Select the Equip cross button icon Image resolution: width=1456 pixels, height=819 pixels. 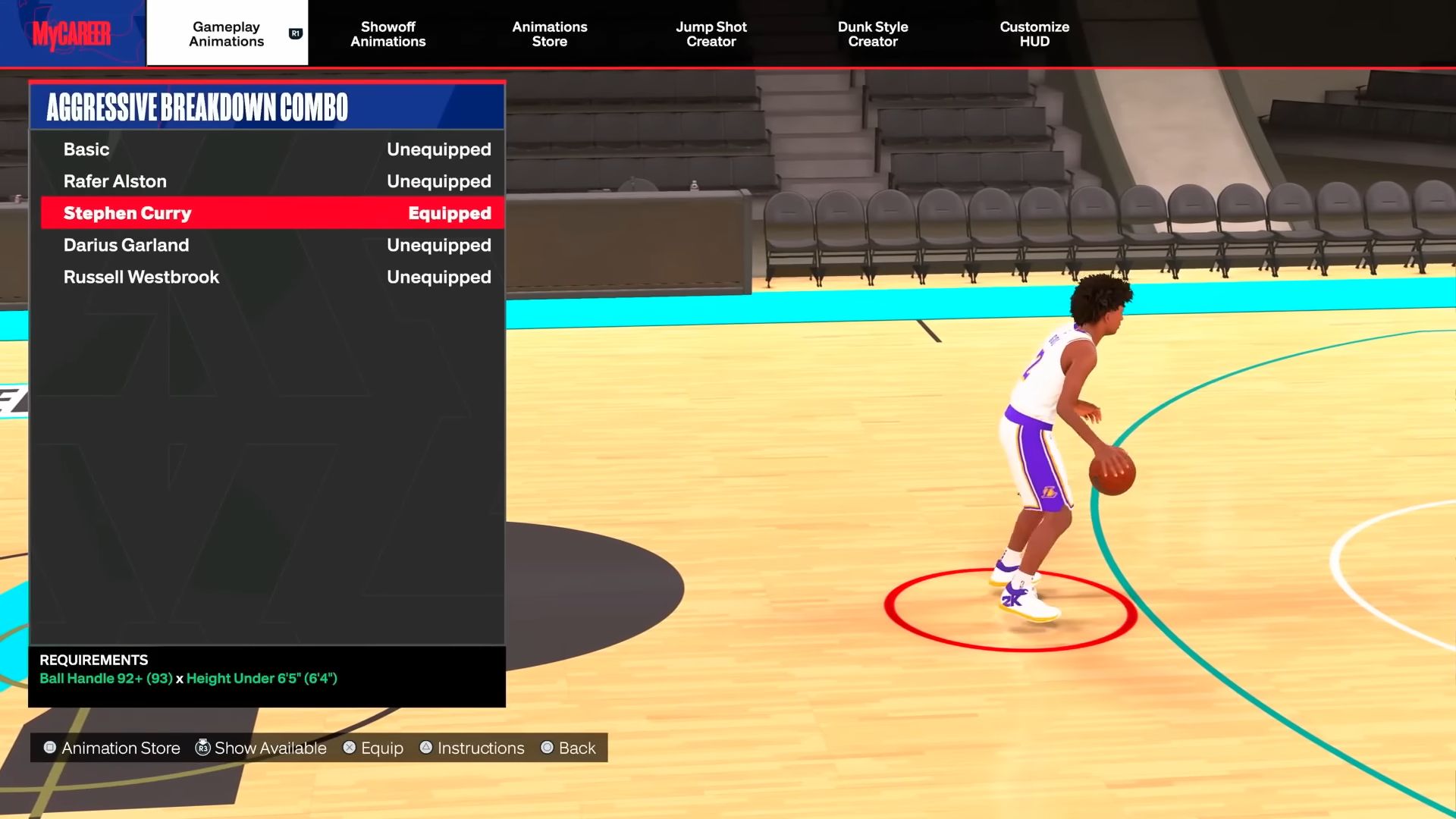(x=350, y=748)
